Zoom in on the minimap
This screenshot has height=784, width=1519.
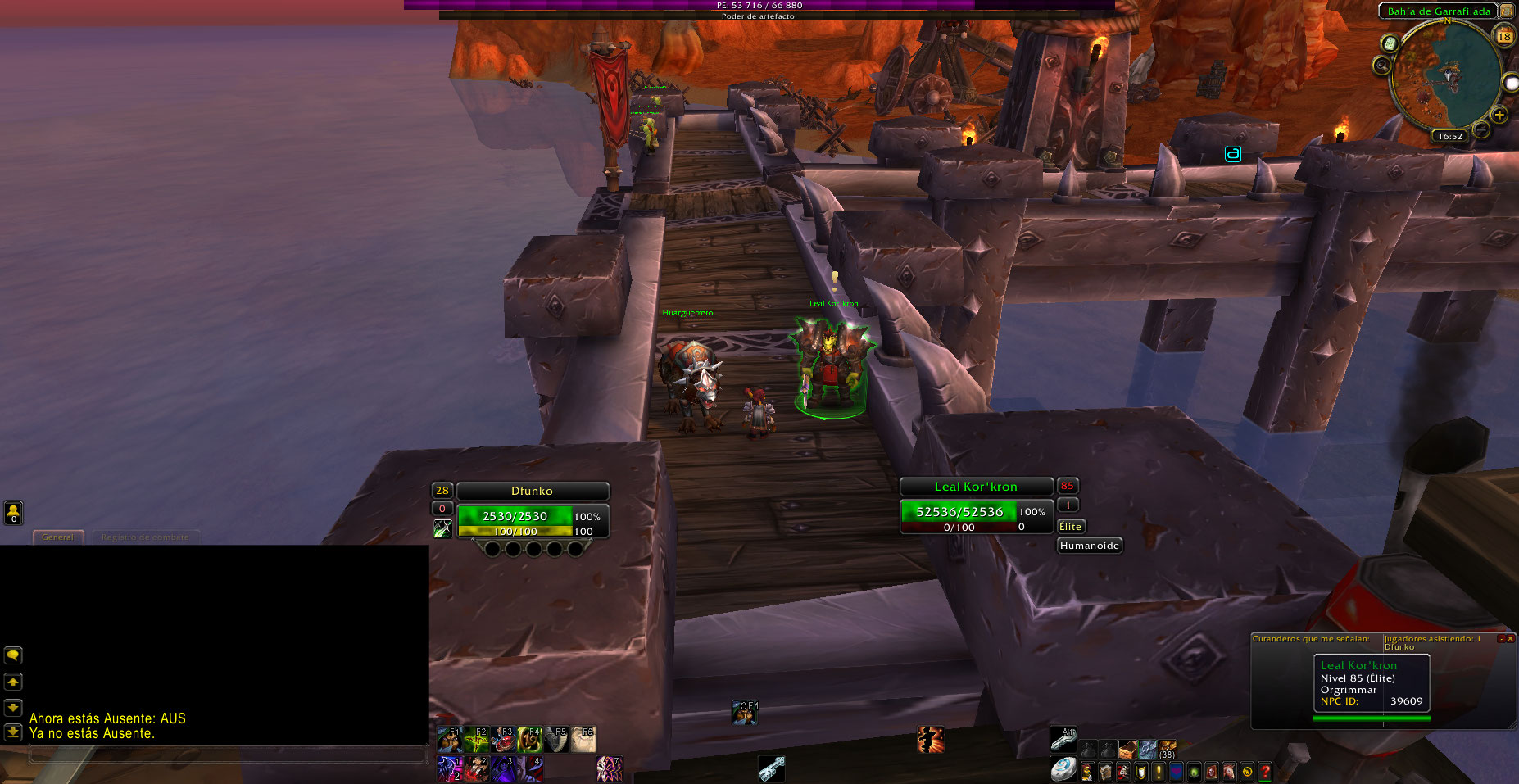point(1499,115)
